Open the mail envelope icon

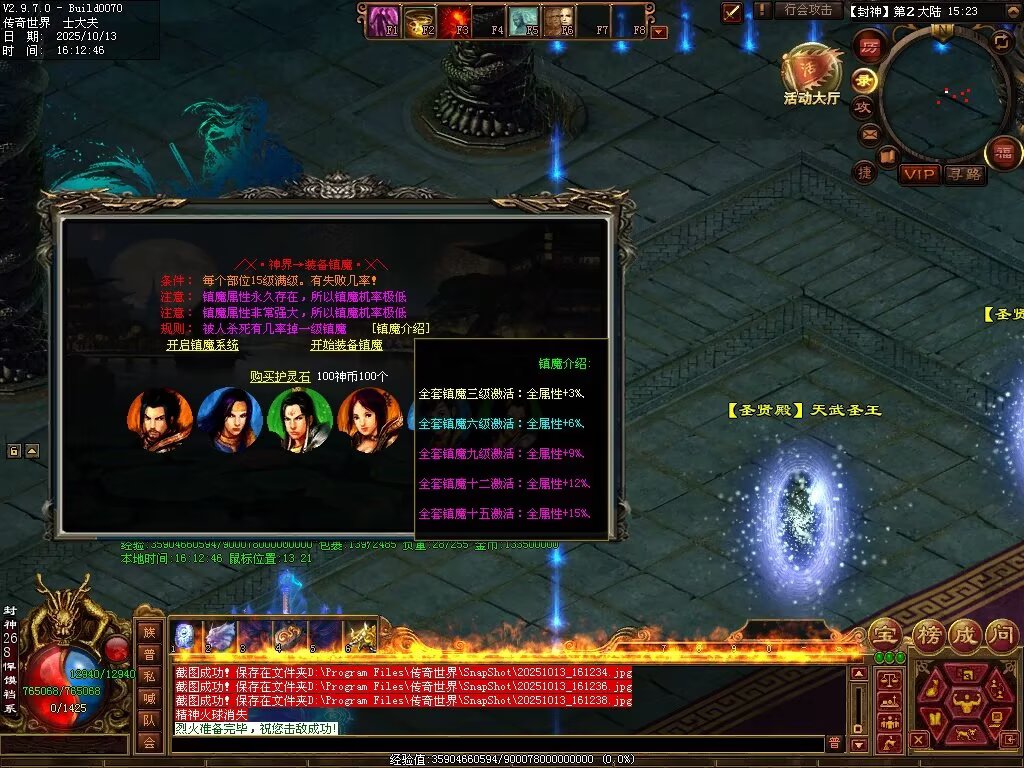point(869,133)
